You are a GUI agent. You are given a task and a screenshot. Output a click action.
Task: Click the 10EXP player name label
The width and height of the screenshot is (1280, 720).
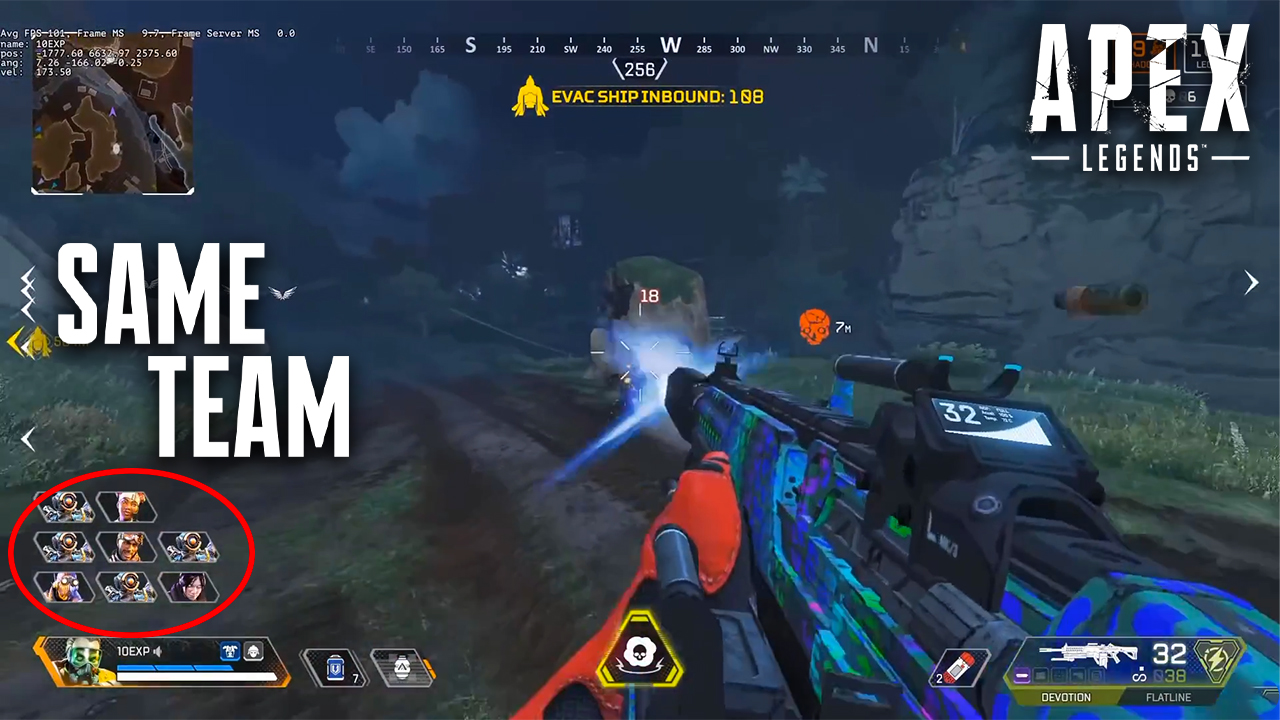point(133,651)
